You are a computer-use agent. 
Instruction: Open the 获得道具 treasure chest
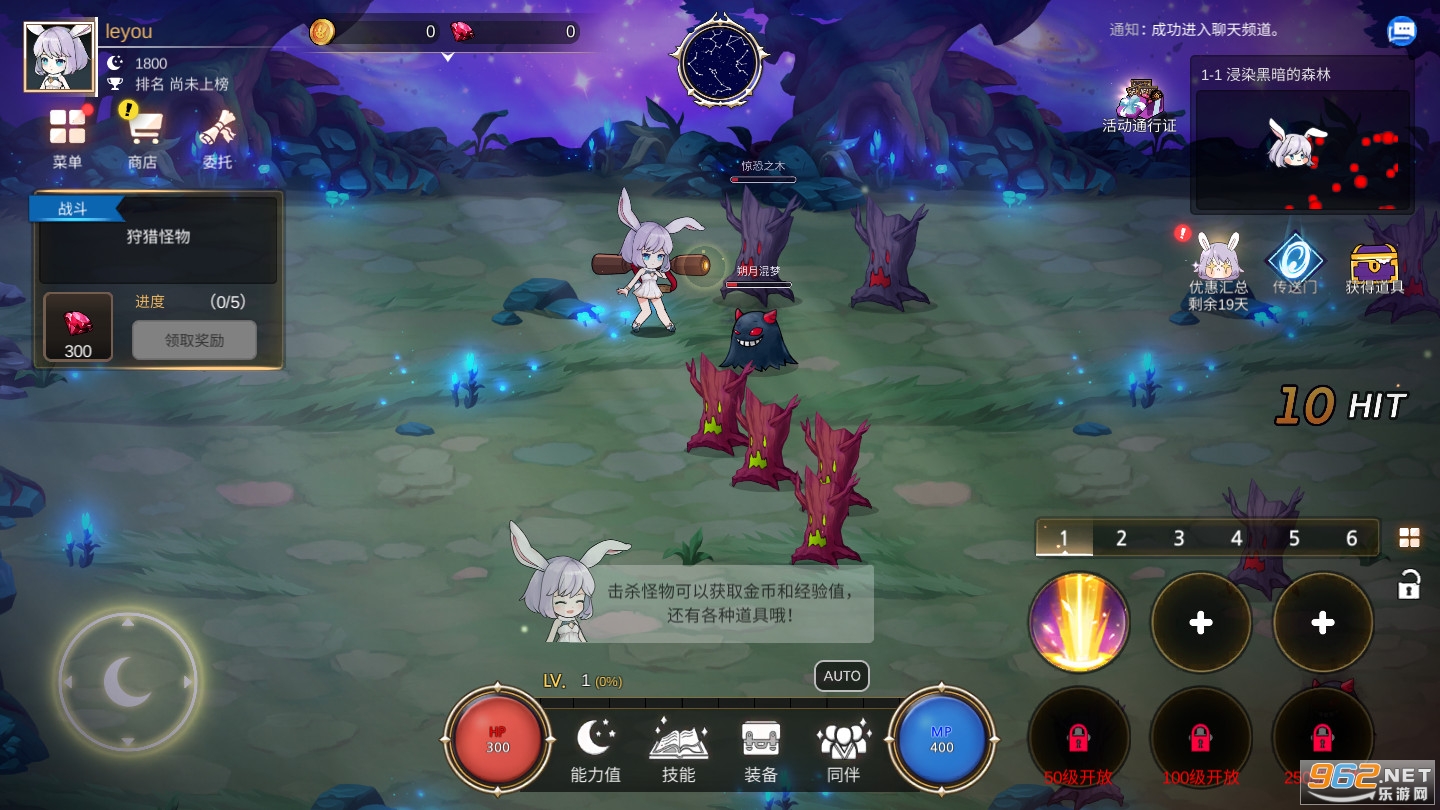pyautogui.click(x=1375, y=262)
